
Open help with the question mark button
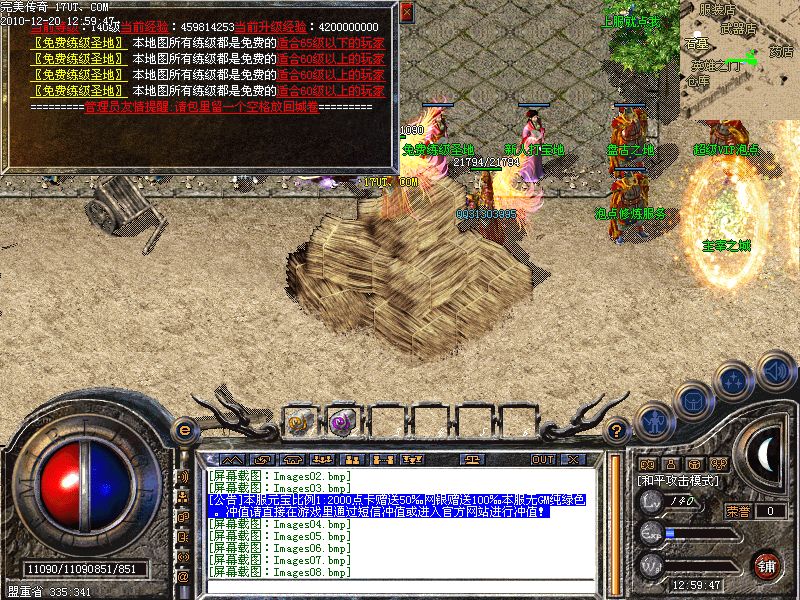[x=618, y=430]
